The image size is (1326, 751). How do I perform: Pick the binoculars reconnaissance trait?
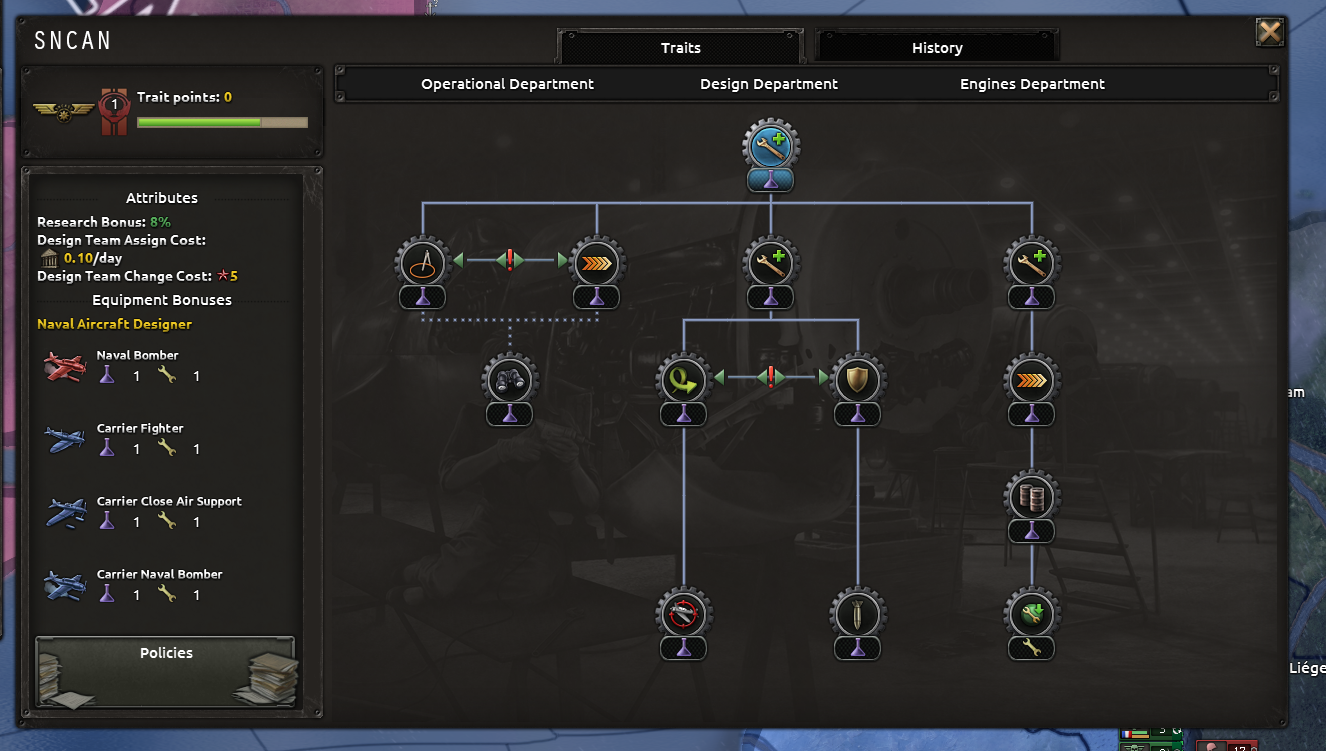(x=509, y=380)
